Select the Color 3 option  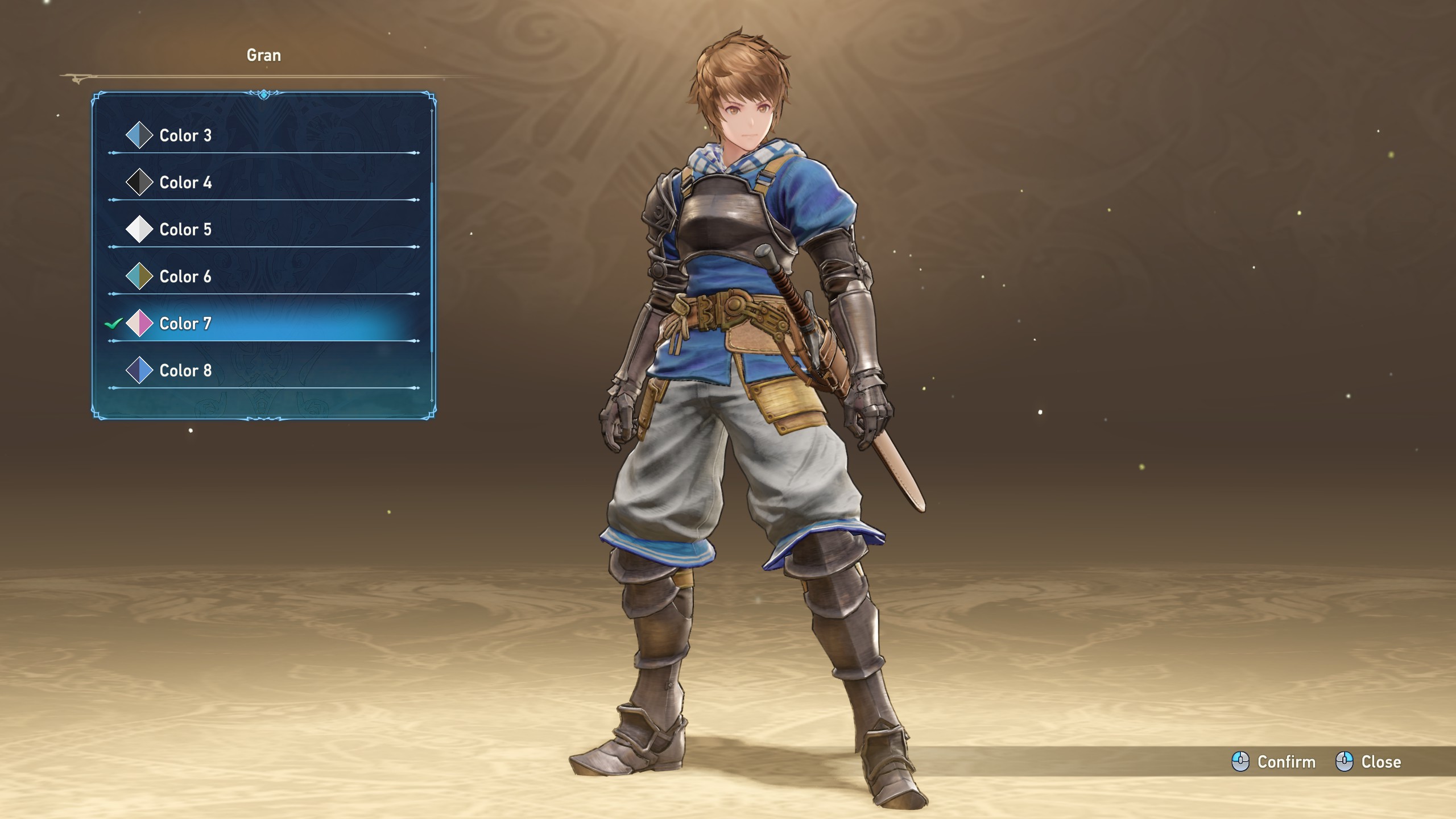185,135
